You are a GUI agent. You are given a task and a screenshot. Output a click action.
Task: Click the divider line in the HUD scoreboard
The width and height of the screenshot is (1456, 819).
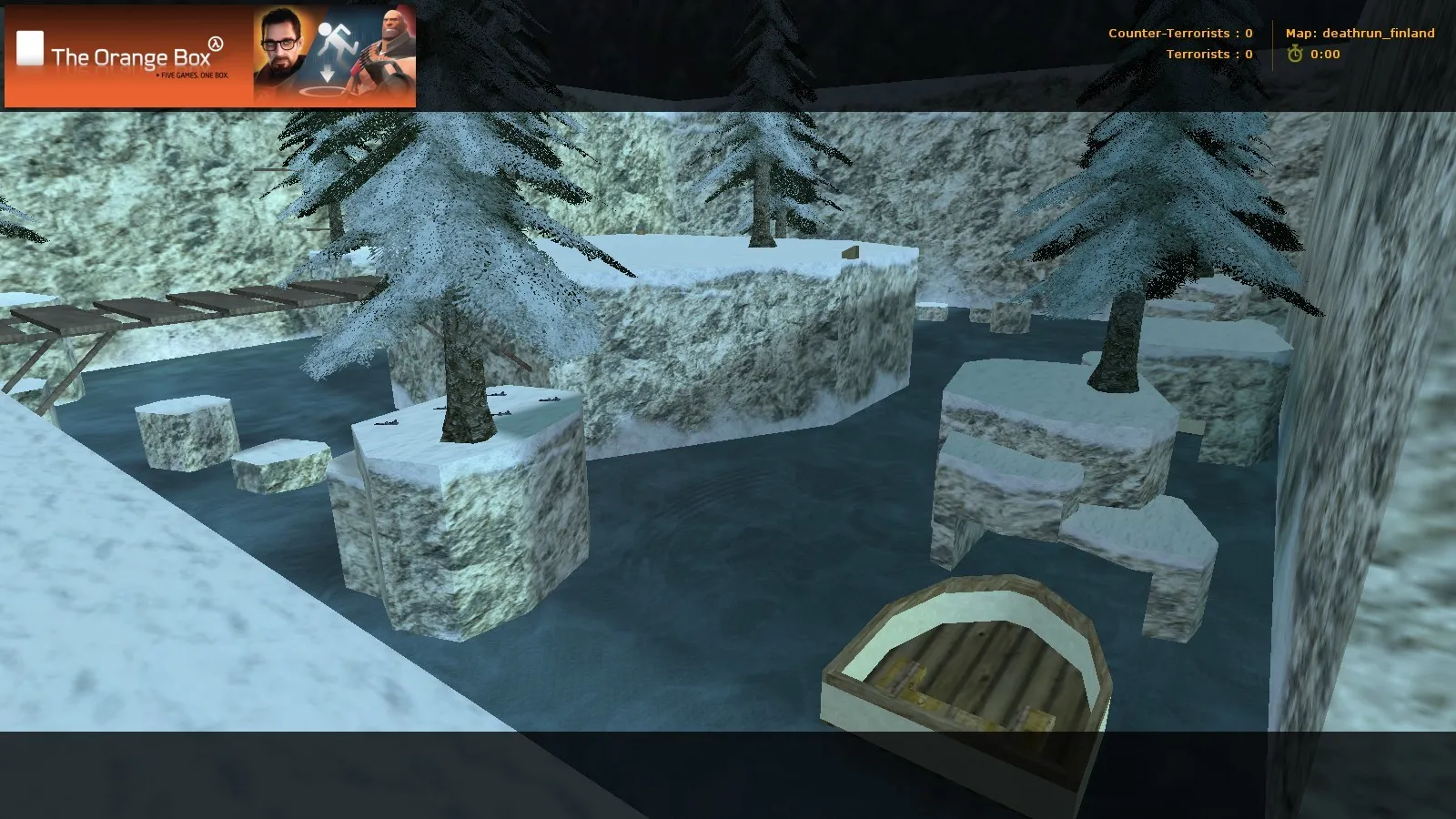click(1273, 44)
